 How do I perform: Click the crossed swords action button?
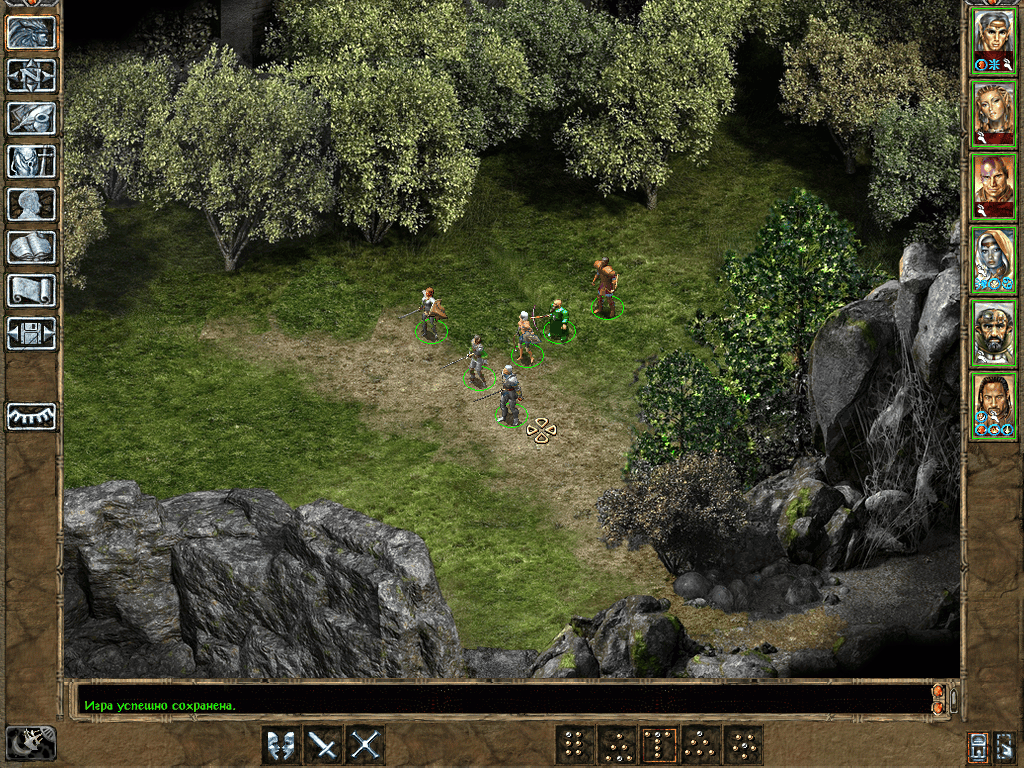pyautogui.click(x=365, y=745)
